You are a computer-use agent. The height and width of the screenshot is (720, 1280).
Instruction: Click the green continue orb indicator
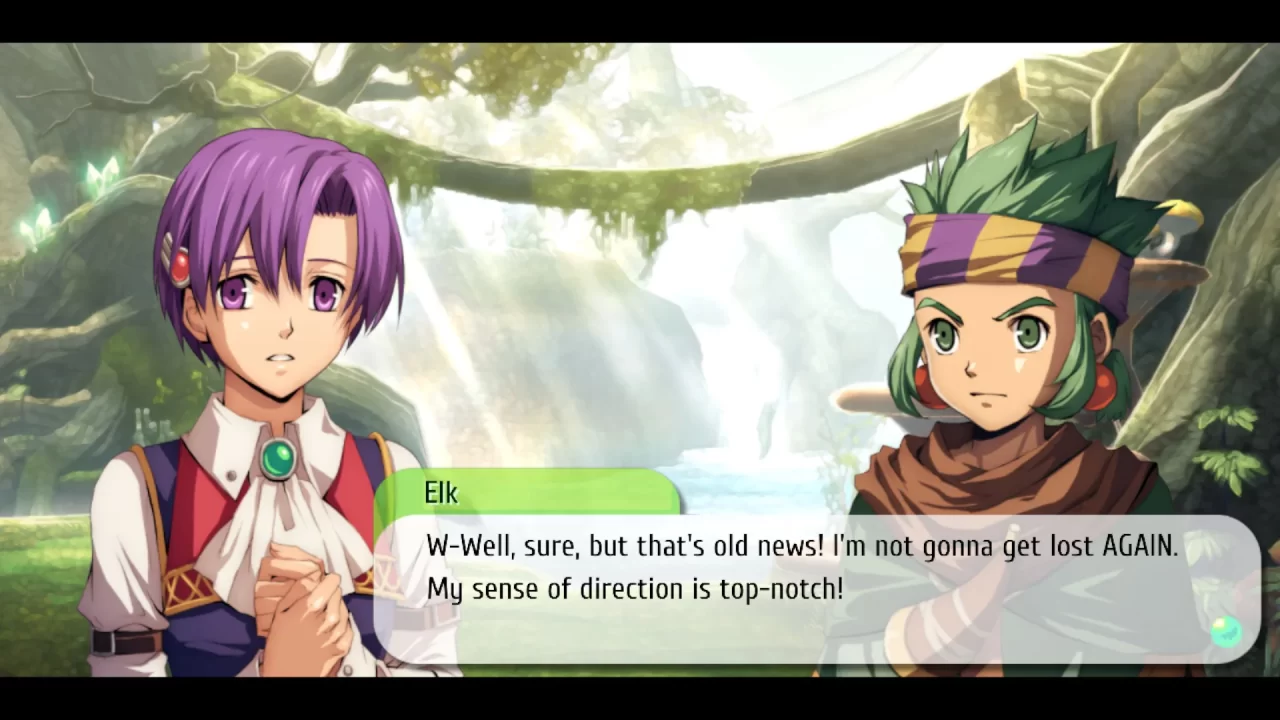(x=1226, y=630)
